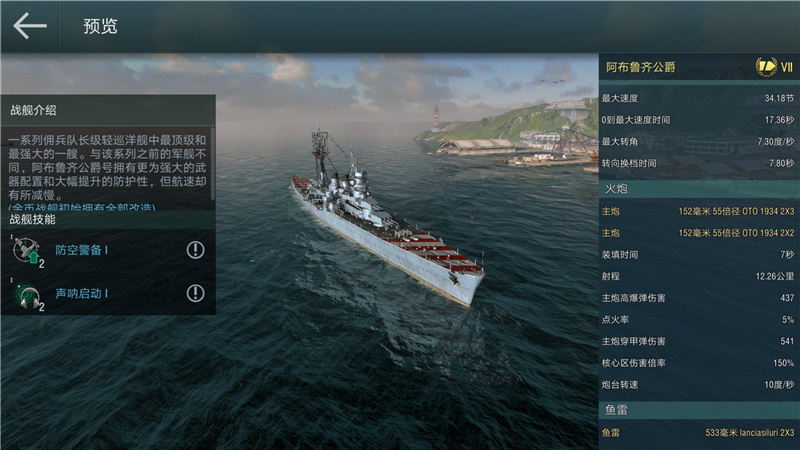
Task: Show info for 防空警备 I skill
Action: coord(195,250)
